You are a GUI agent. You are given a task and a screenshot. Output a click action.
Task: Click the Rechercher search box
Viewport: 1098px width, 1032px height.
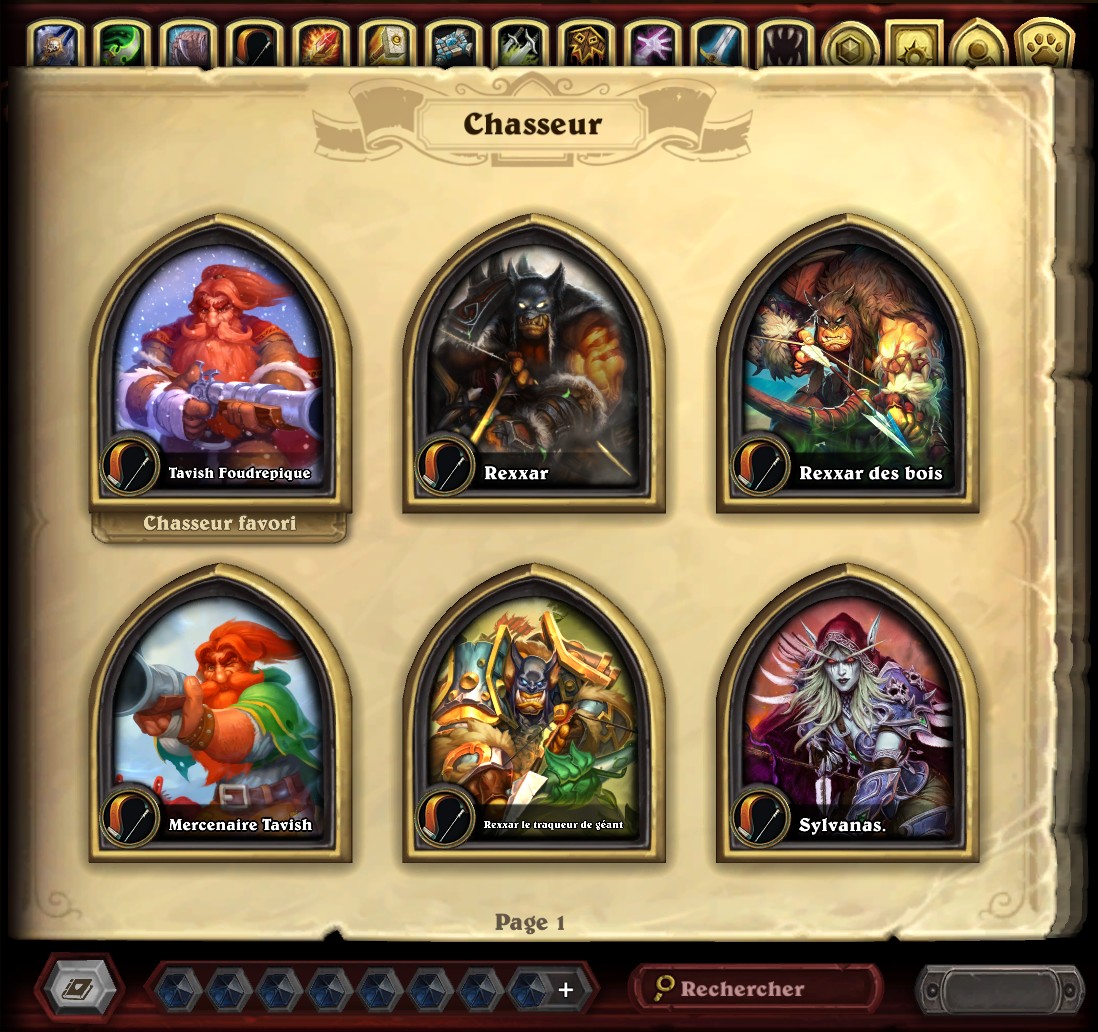point(755,989)
